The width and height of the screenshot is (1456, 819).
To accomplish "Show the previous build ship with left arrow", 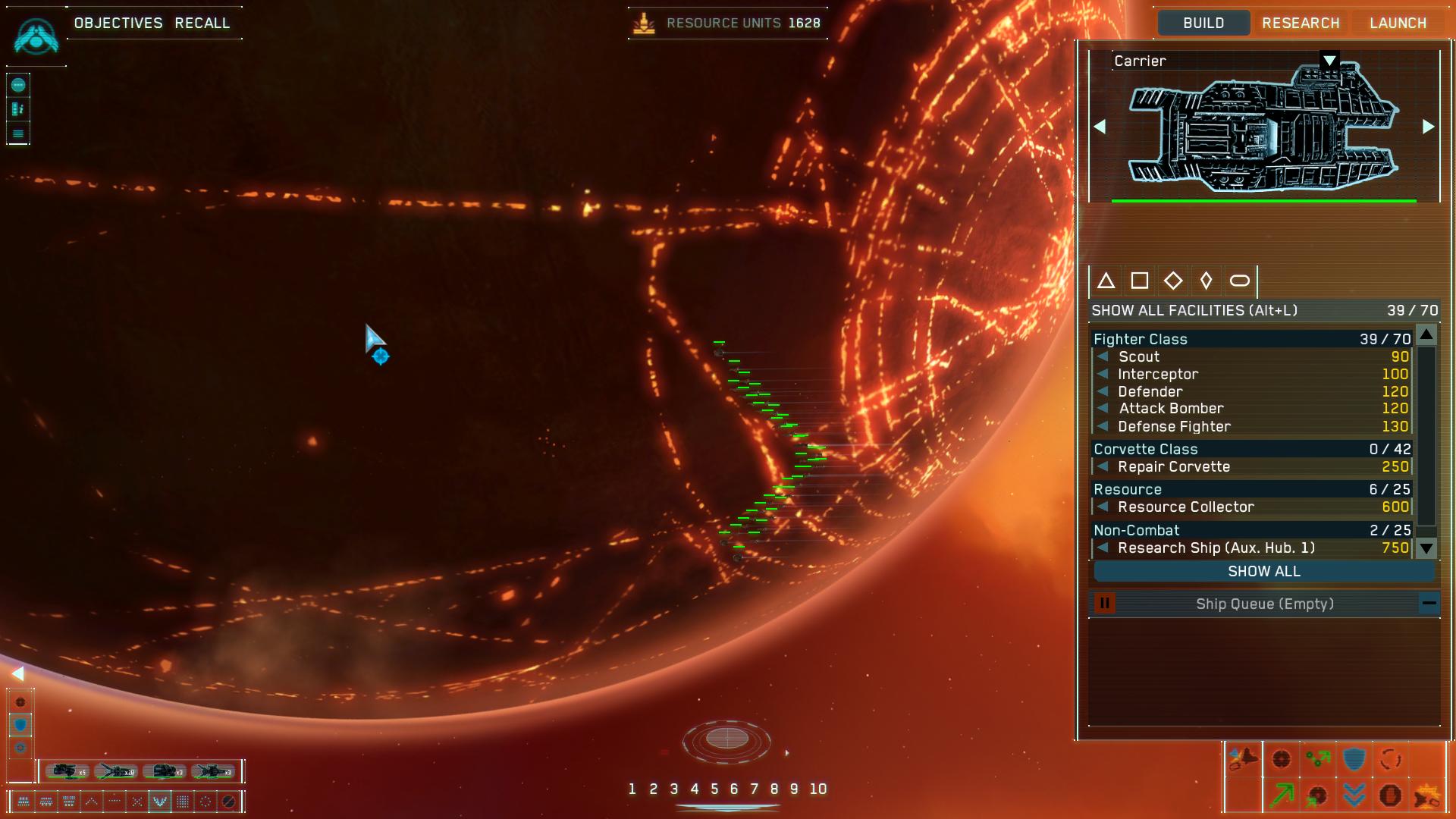I will point(1100,127).
